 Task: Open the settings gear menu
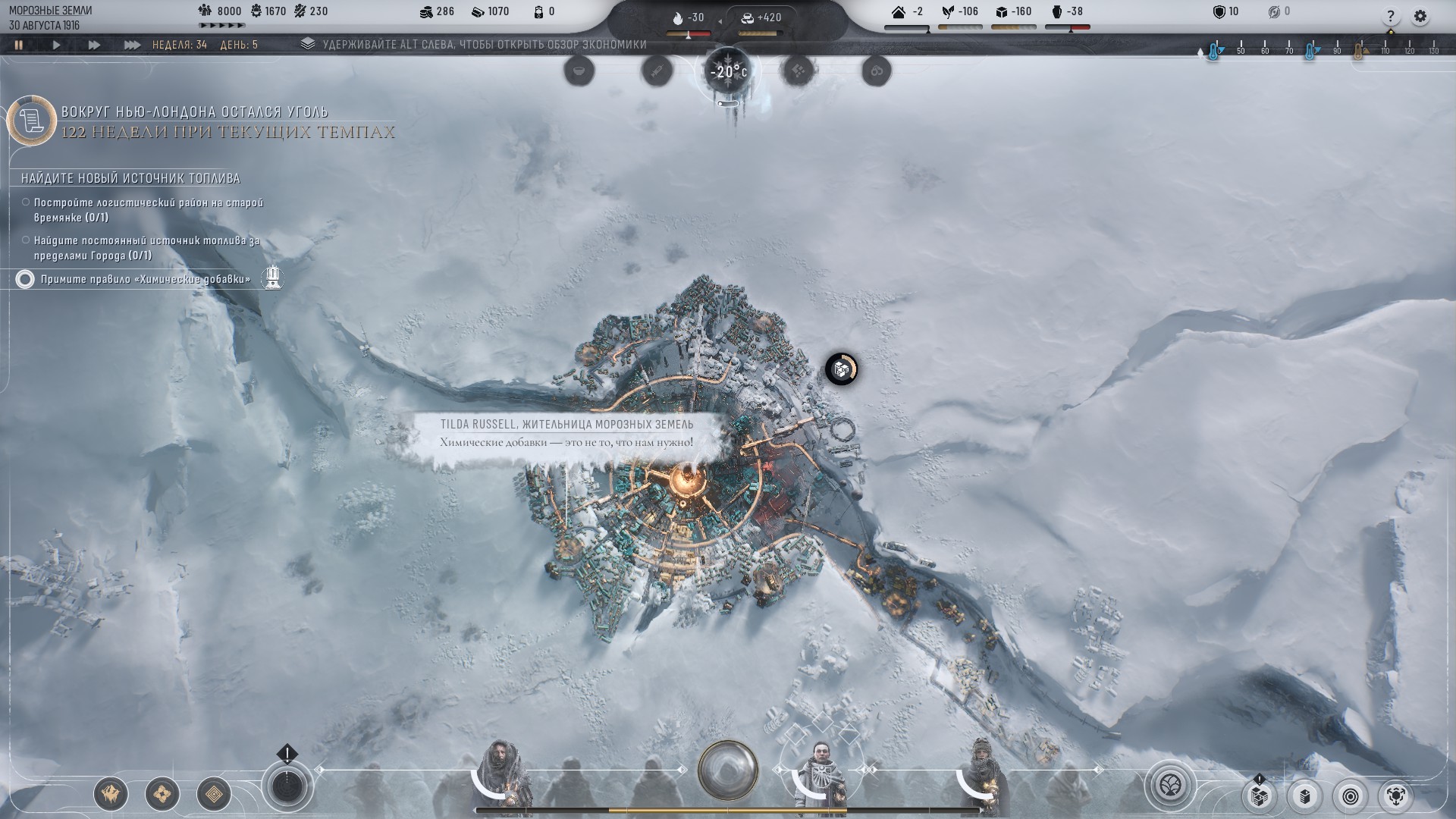(1420, 16)
